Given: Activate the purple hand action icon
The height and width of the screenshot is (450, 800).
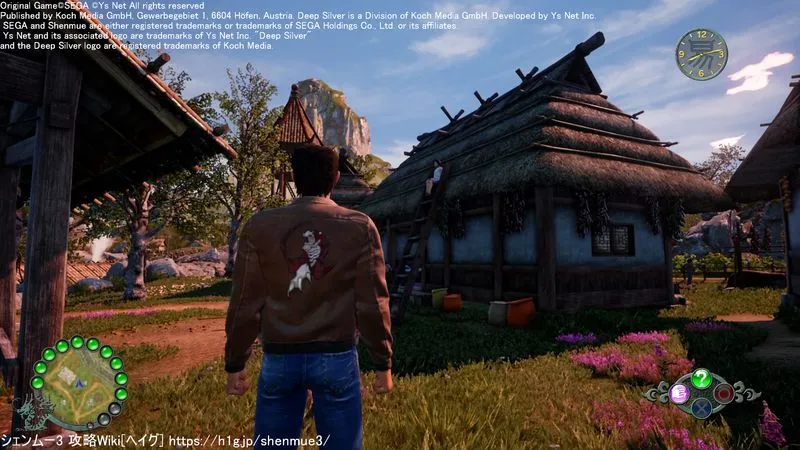Looking at the screenshot, I should pos(679,393).
